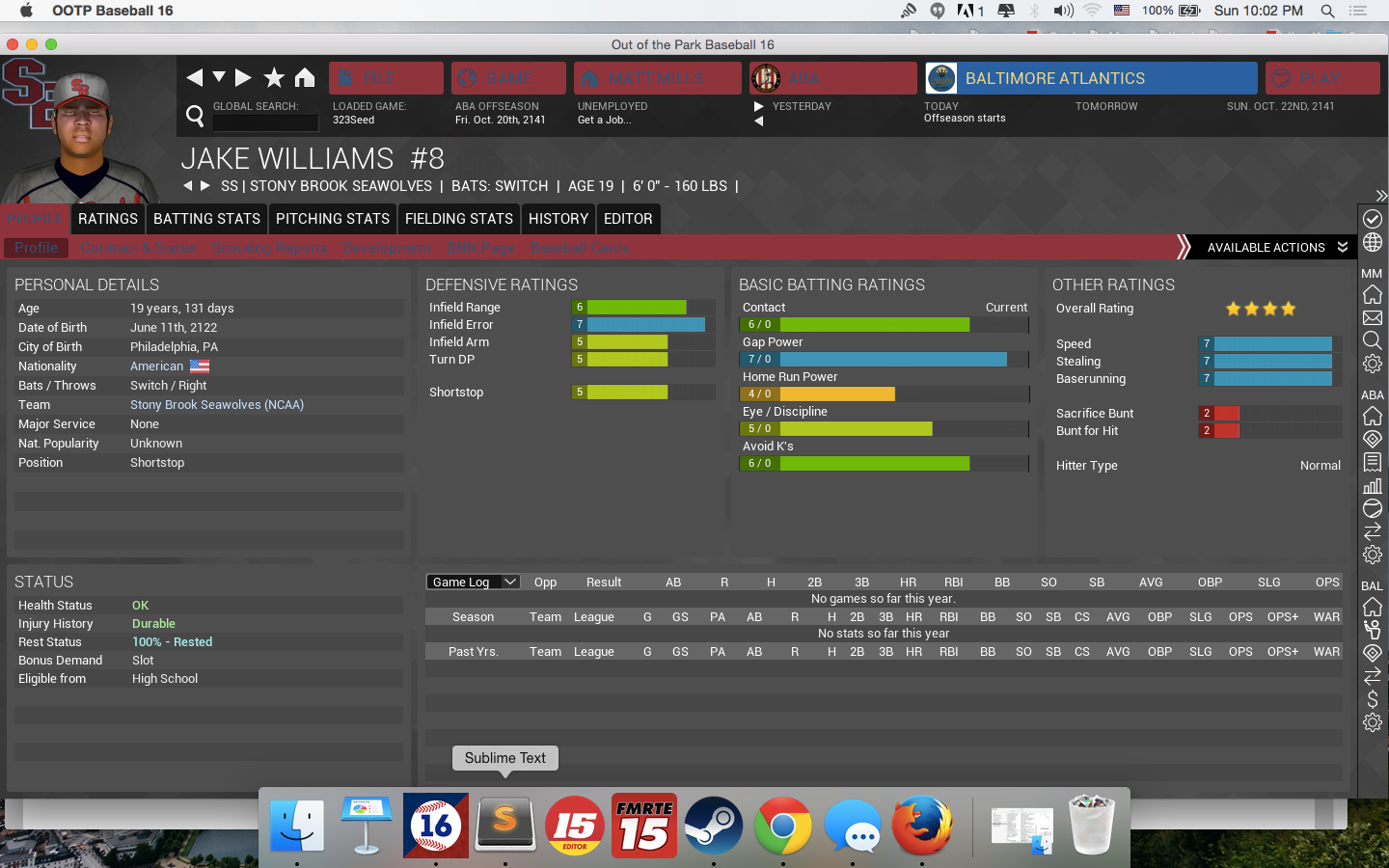Close the game window with red button

pyautogui.click(x=13, y=44)
